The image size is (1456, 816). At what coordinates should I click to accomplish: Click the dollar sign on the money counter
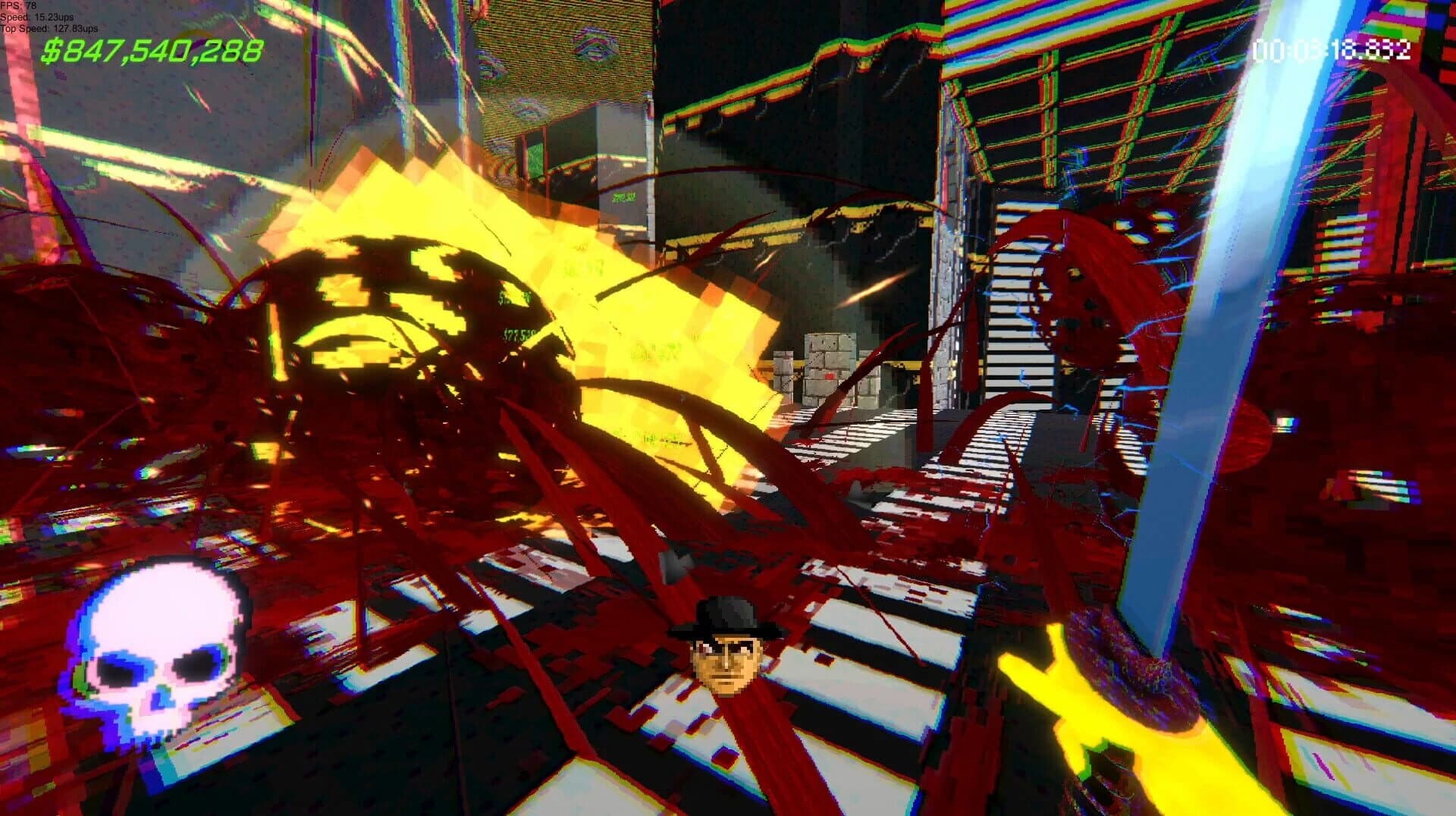click(53, 51)
